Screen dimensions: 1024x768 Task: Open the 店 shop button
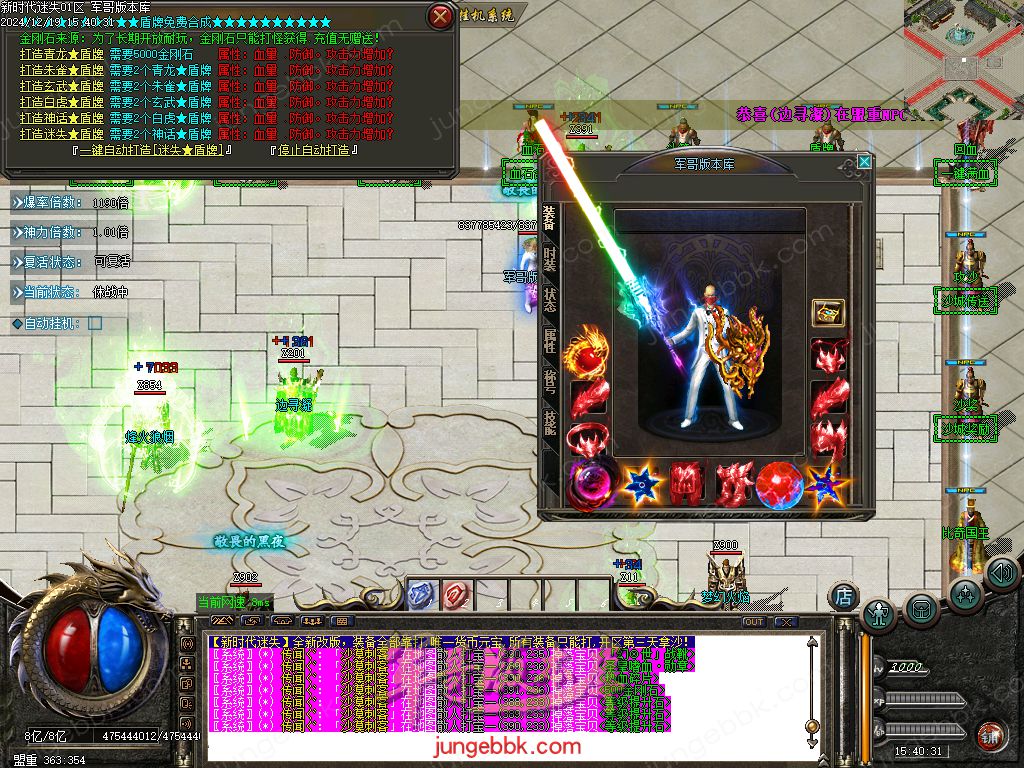pos(844,596)
